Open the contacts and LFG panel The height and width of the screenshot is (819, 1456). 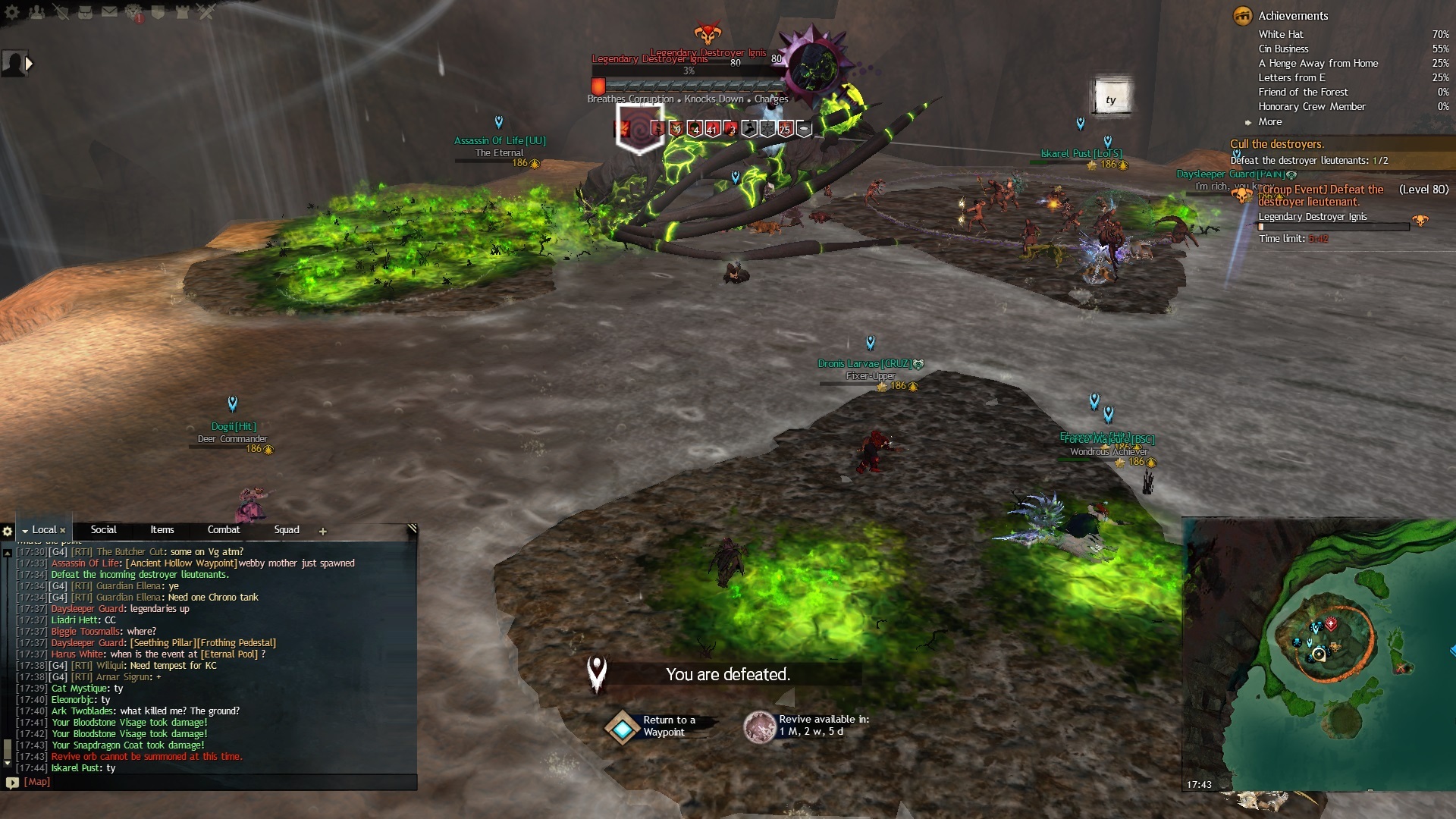[x=36, y=12]
